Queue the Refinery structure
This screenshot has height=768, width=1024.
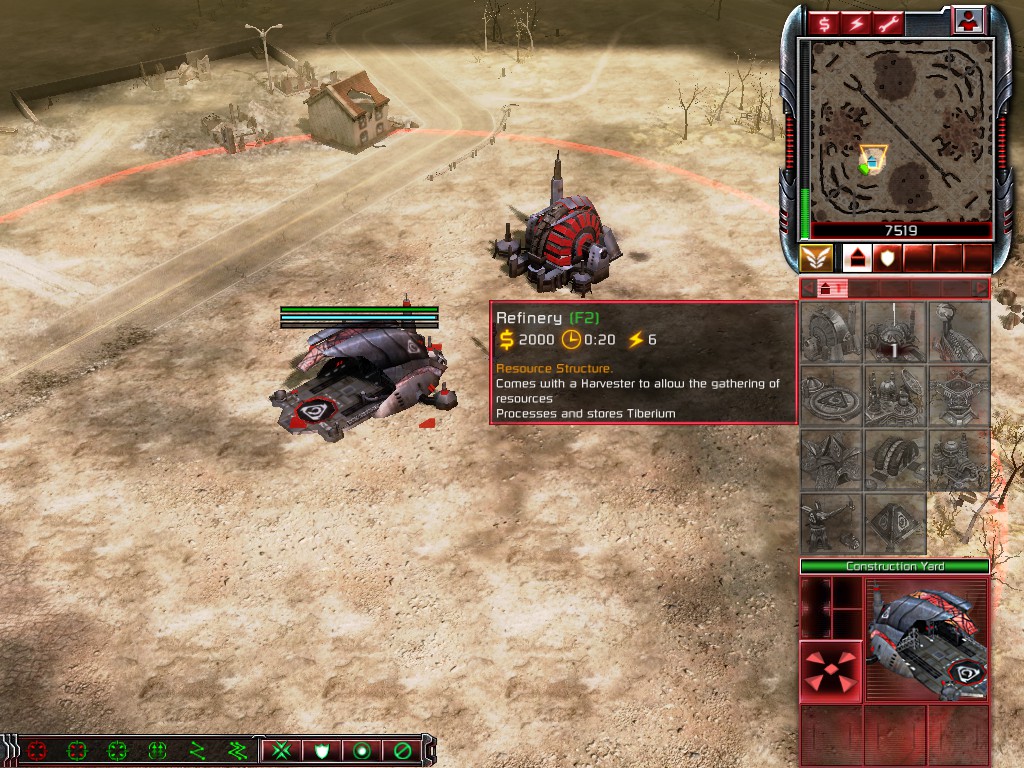896,332
